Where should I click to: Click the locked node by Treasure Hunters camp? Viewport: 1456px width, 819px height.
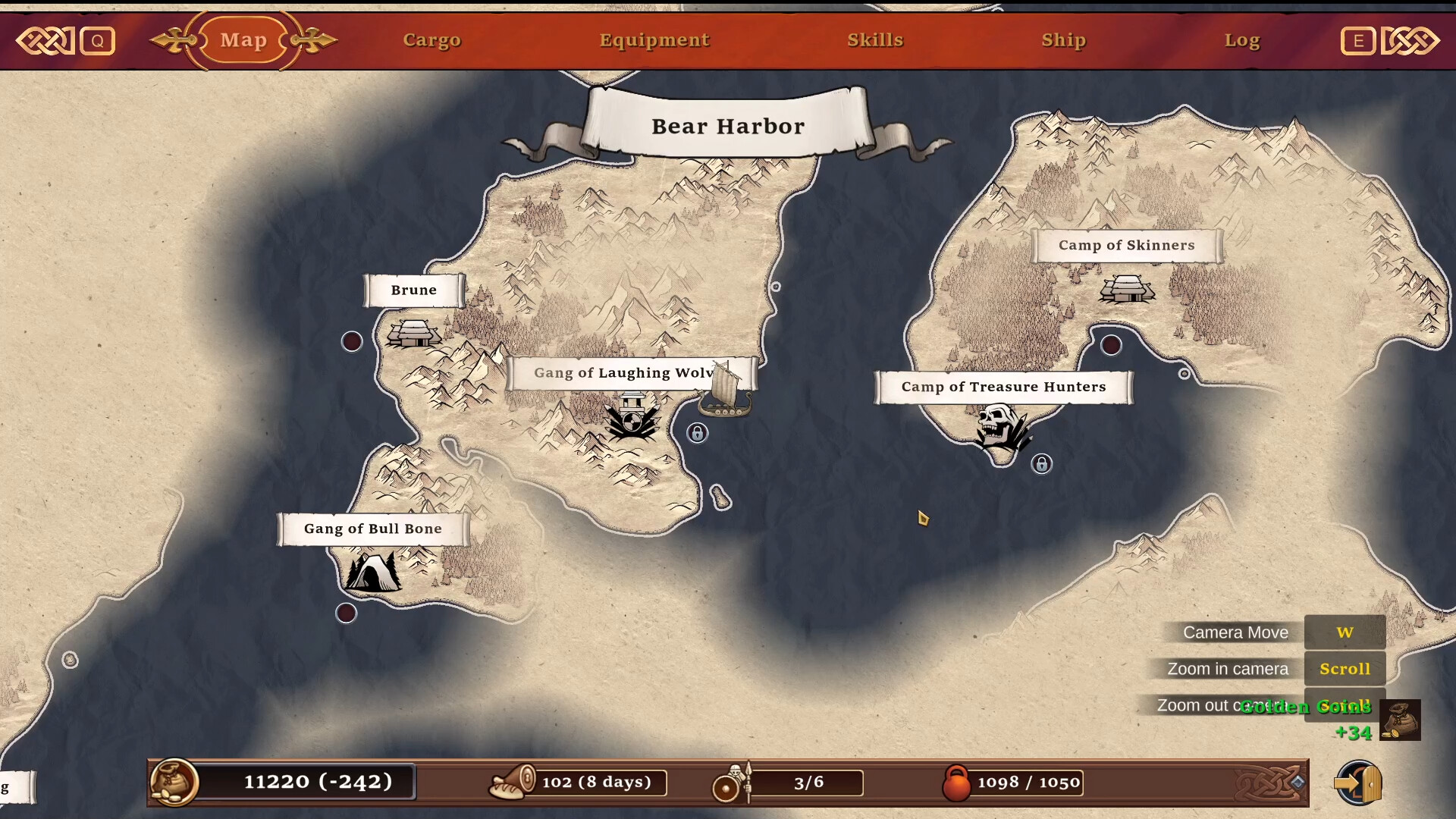1042,464
